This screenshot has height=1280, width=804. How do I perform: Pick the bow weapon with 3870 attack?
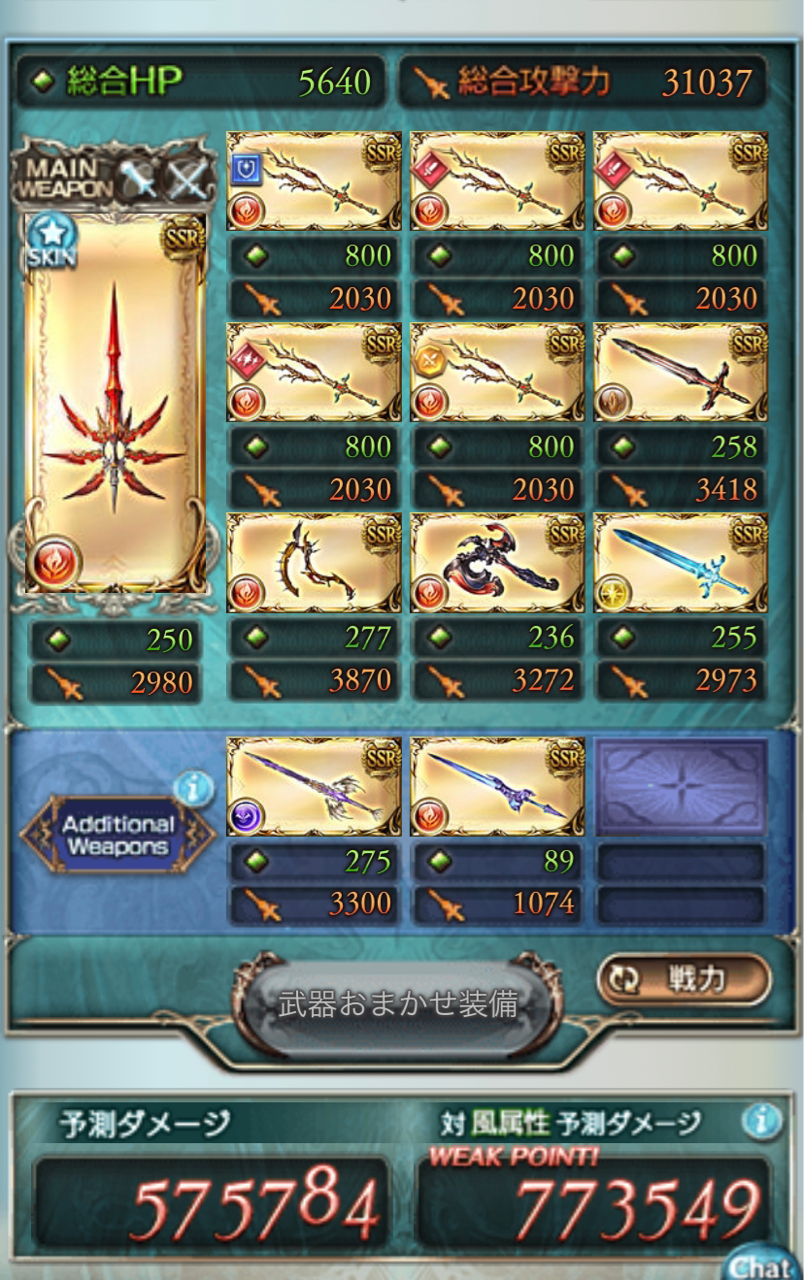[x=314, y=562]
